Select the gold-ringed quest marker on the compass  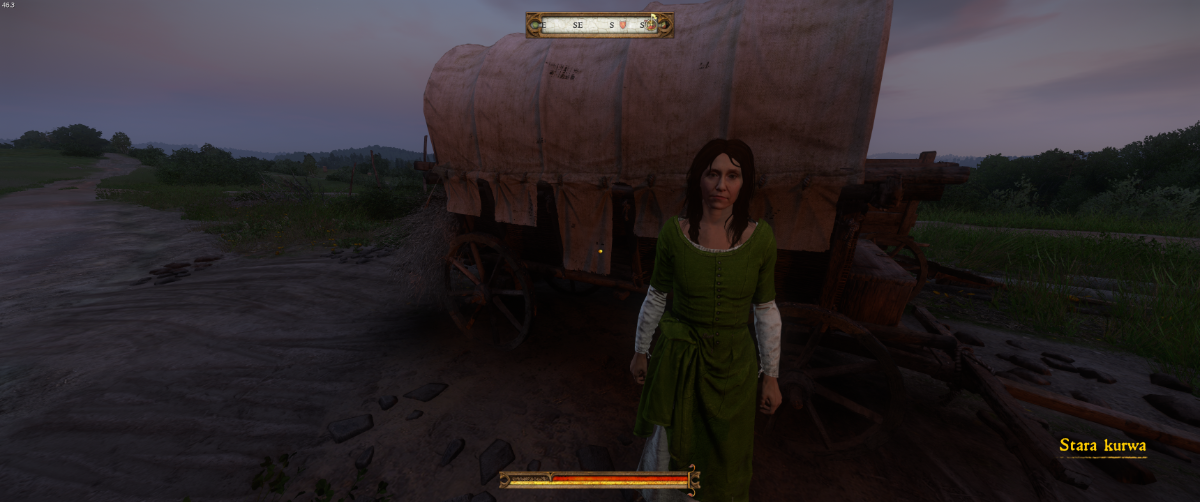click(x=651, y=24)
